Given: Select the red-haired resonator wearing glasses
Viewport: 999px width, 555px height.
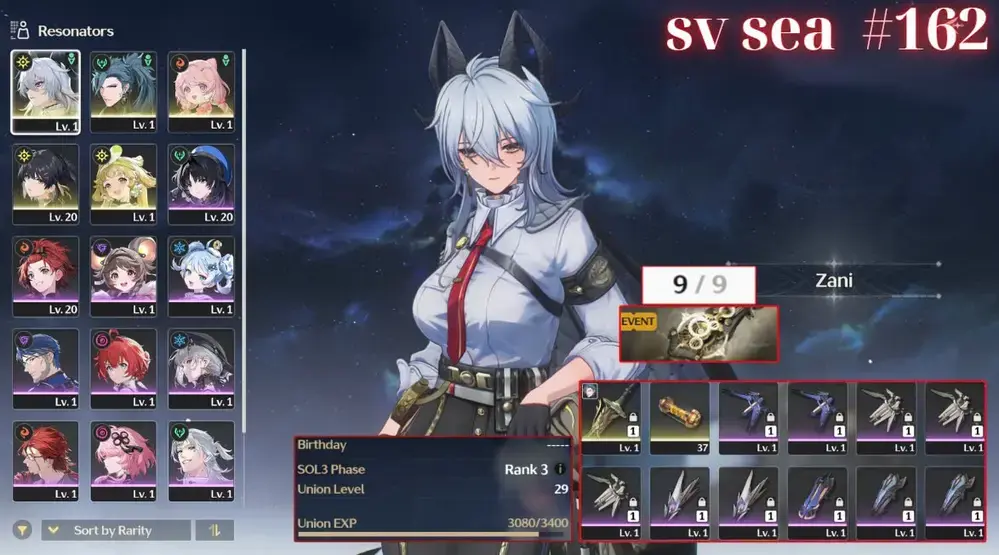Looking at the screenshot, I should (x=44, y=460).
